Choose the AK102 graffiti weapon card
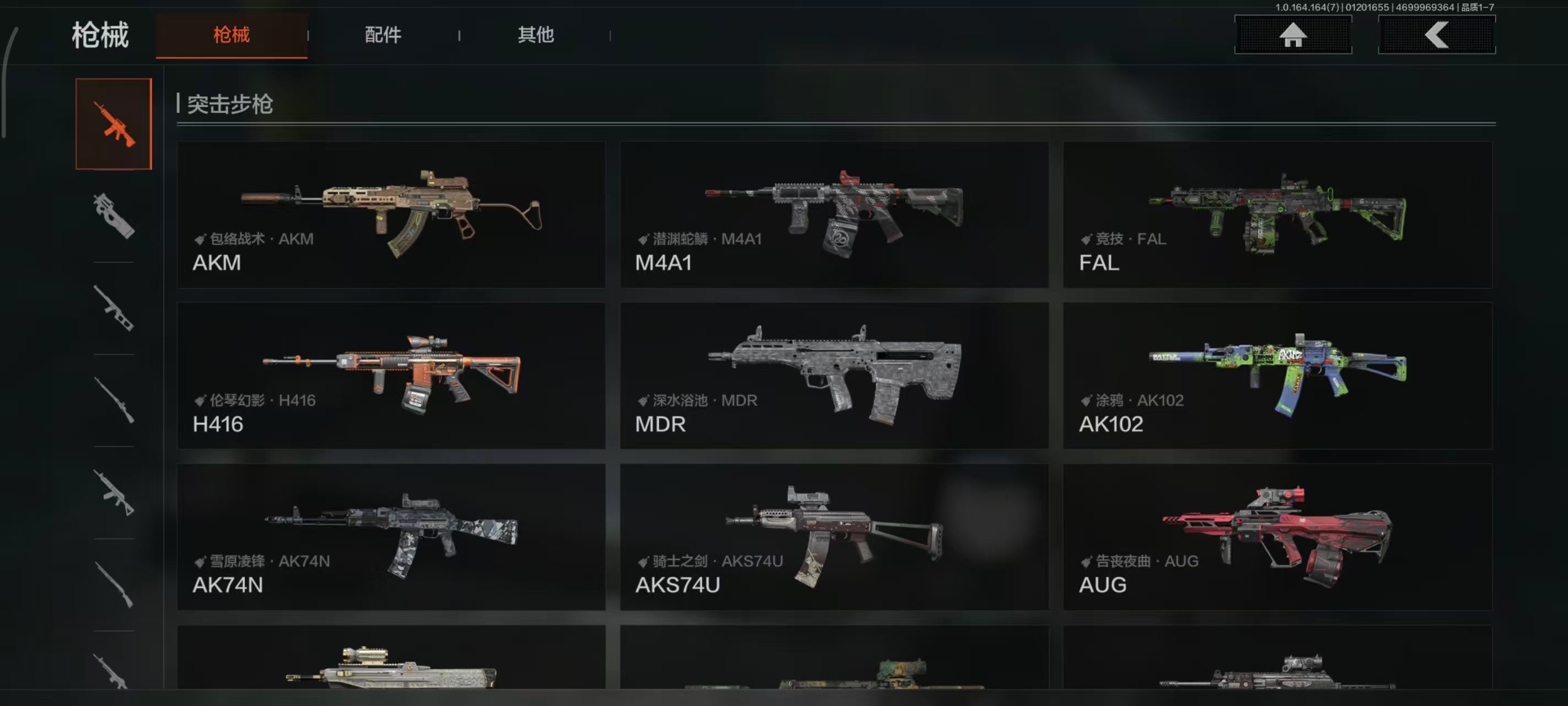The width and height of the screenshot is (1568, 706). 1277,376
